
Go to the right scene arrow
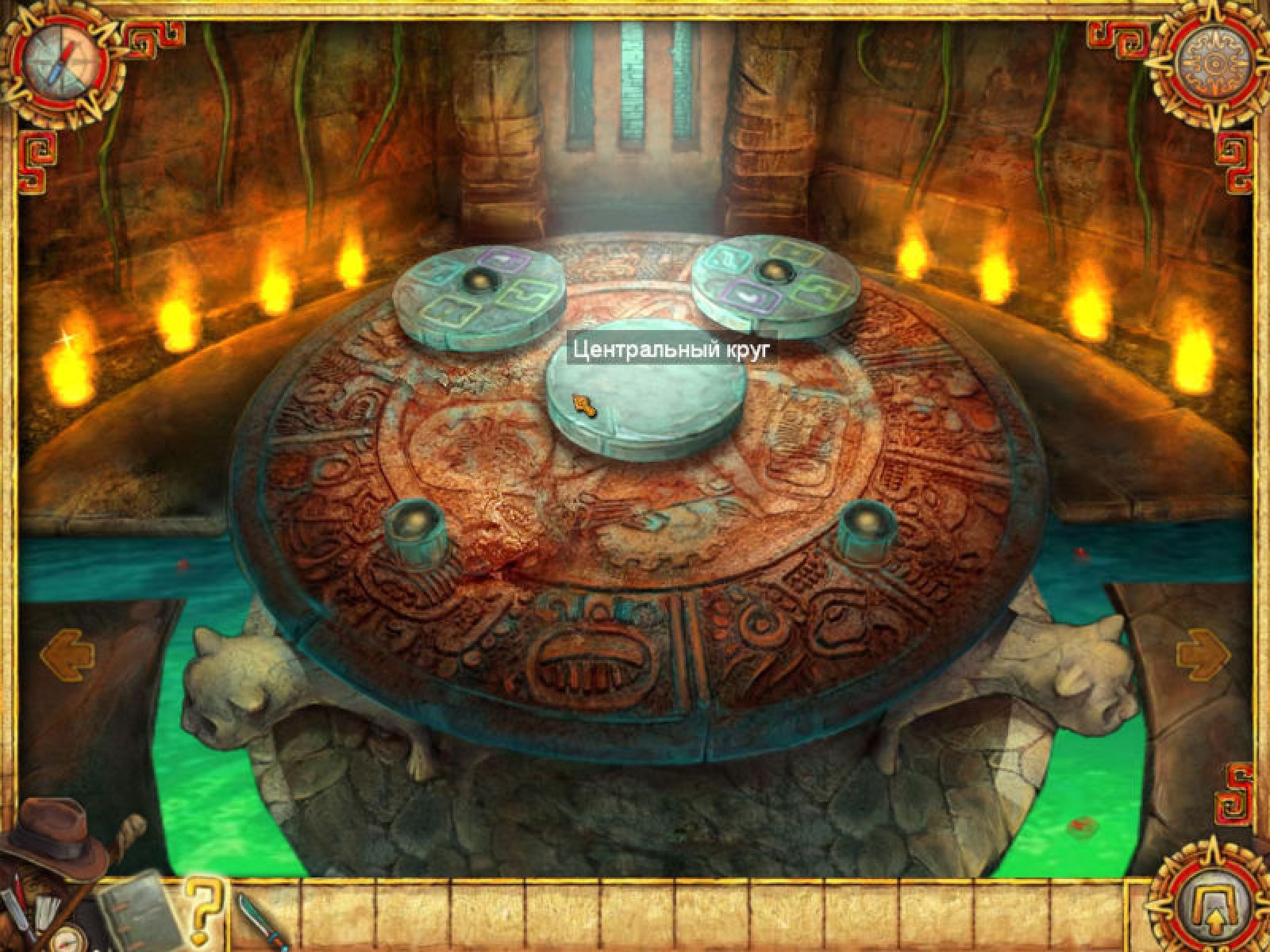coord(1203,655)
